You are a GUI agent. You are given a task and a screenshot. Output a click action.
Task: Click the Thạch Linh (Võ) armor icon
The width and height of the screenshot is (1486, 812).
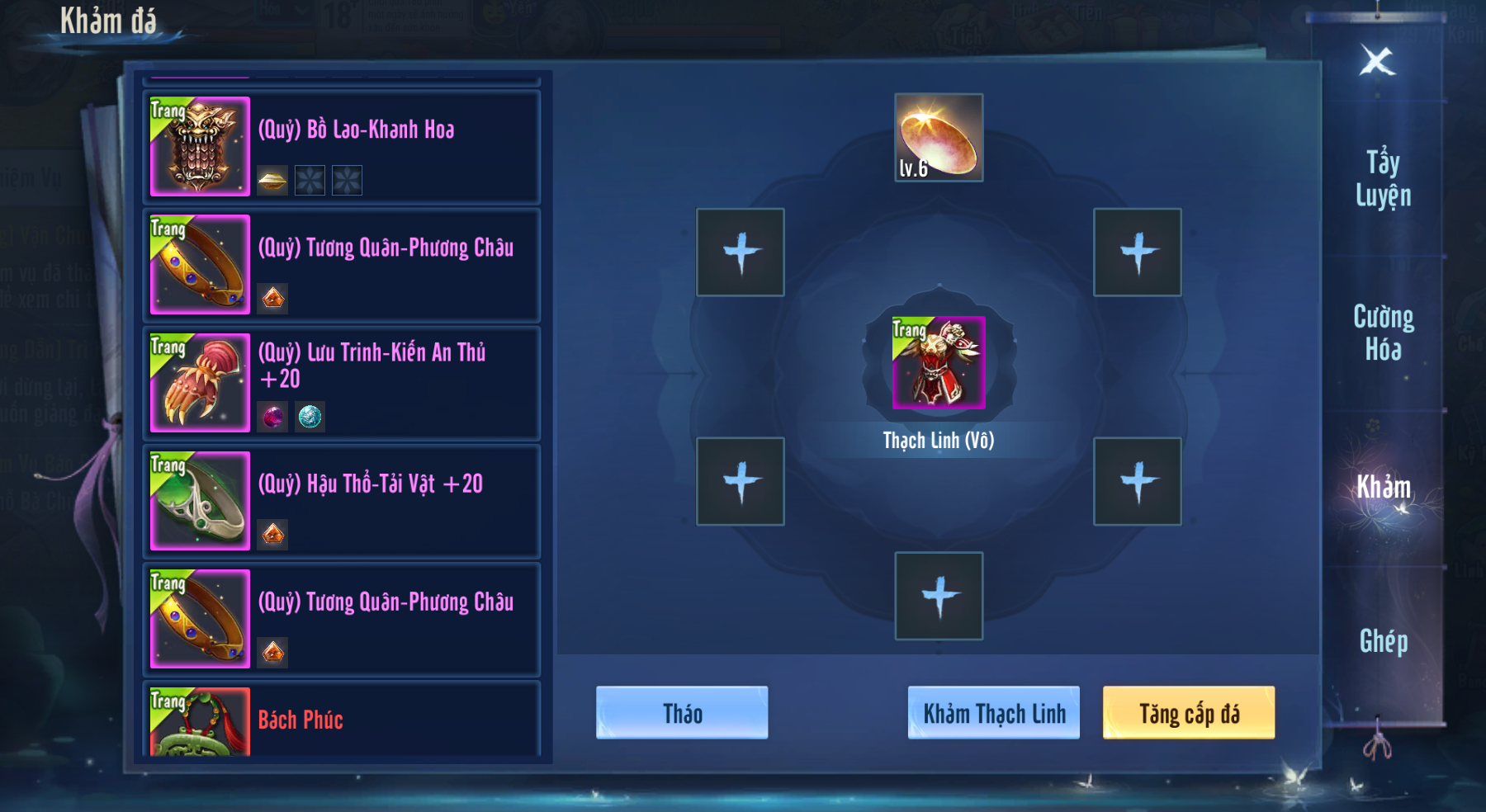coord(939,363)
